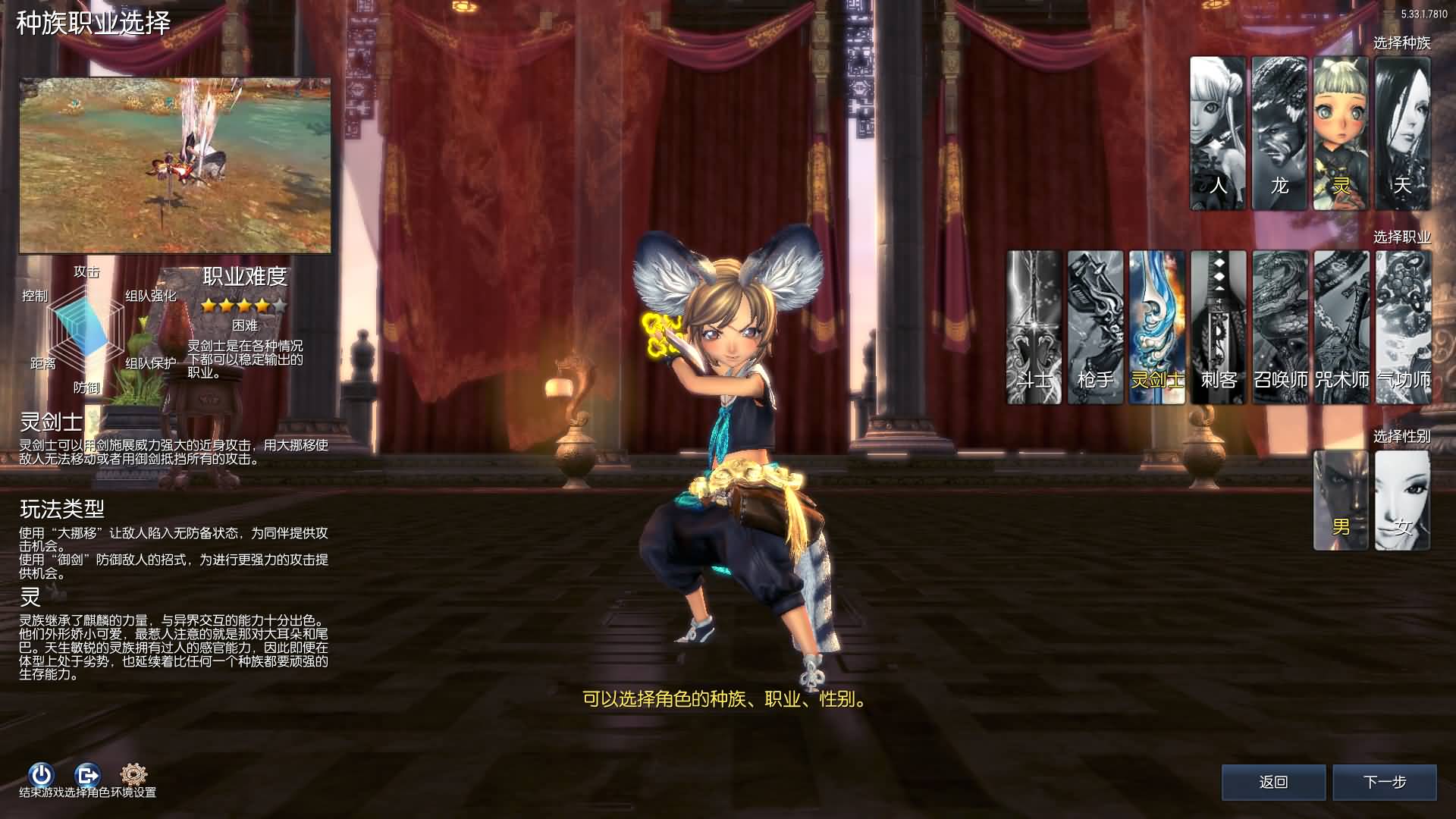Pick the 灵 race portrait

1341,133
